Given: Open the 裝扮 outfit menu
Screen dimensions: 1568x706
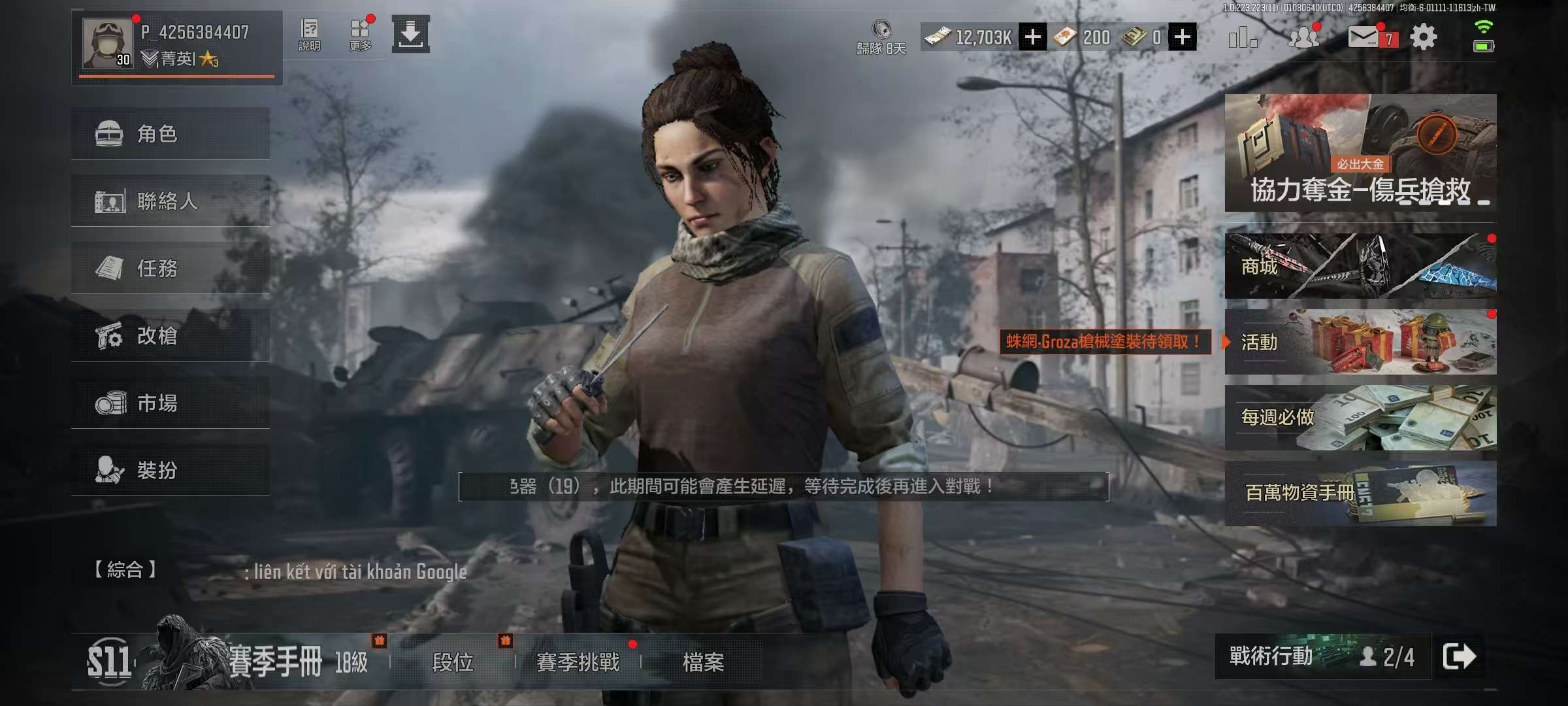Looking at the screenshot, I should pyautogui.click(x=170, y=470).
